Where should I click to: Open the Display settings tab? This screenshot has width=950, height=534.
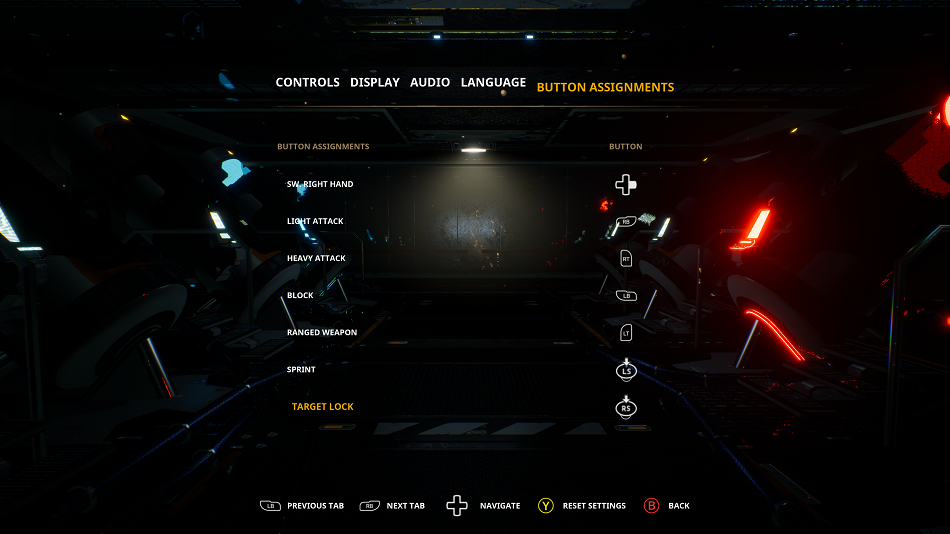coord(374,83)
